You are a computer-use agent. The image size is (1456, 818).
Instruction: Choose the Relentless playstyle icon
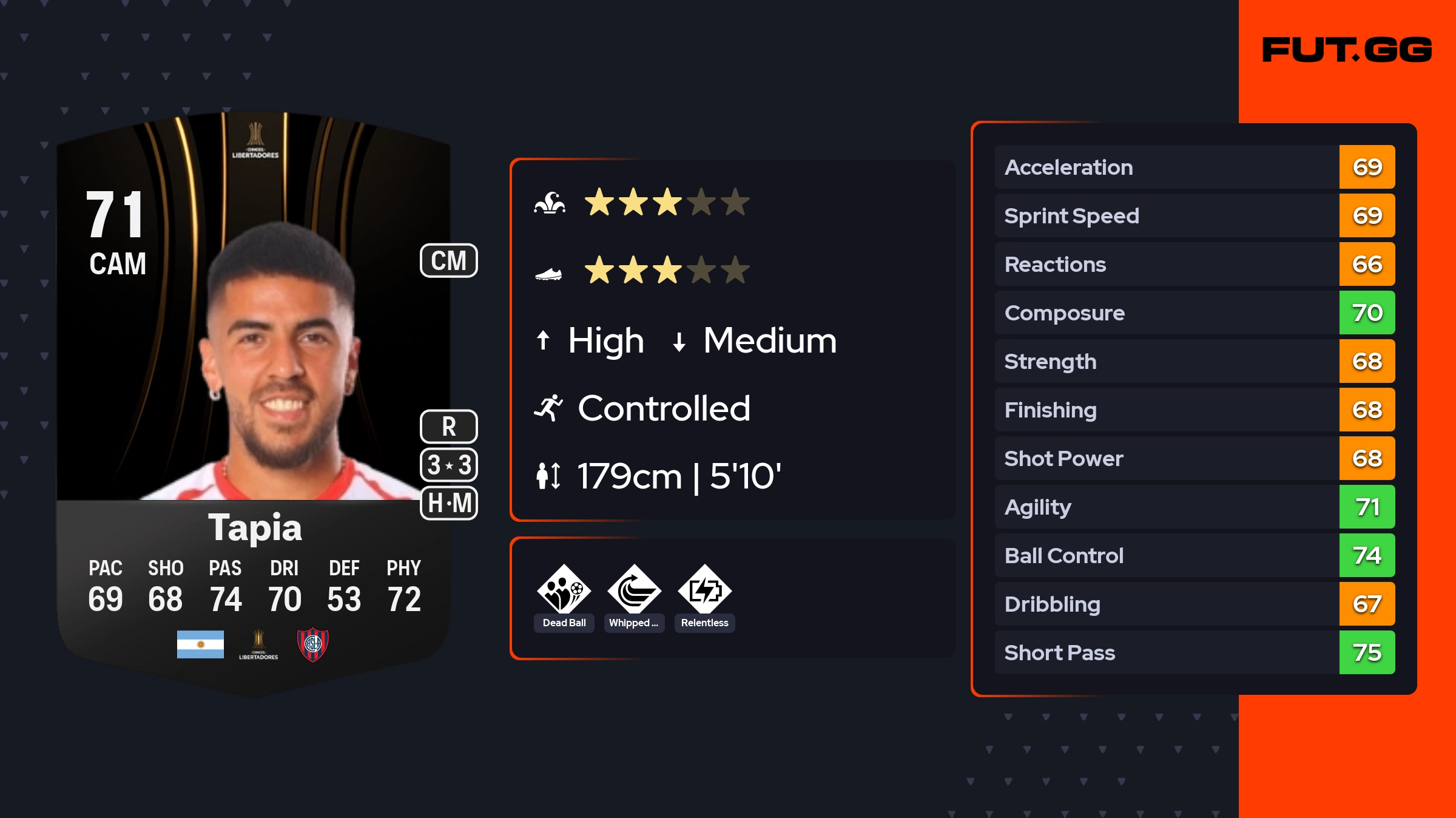coord(704,590)
